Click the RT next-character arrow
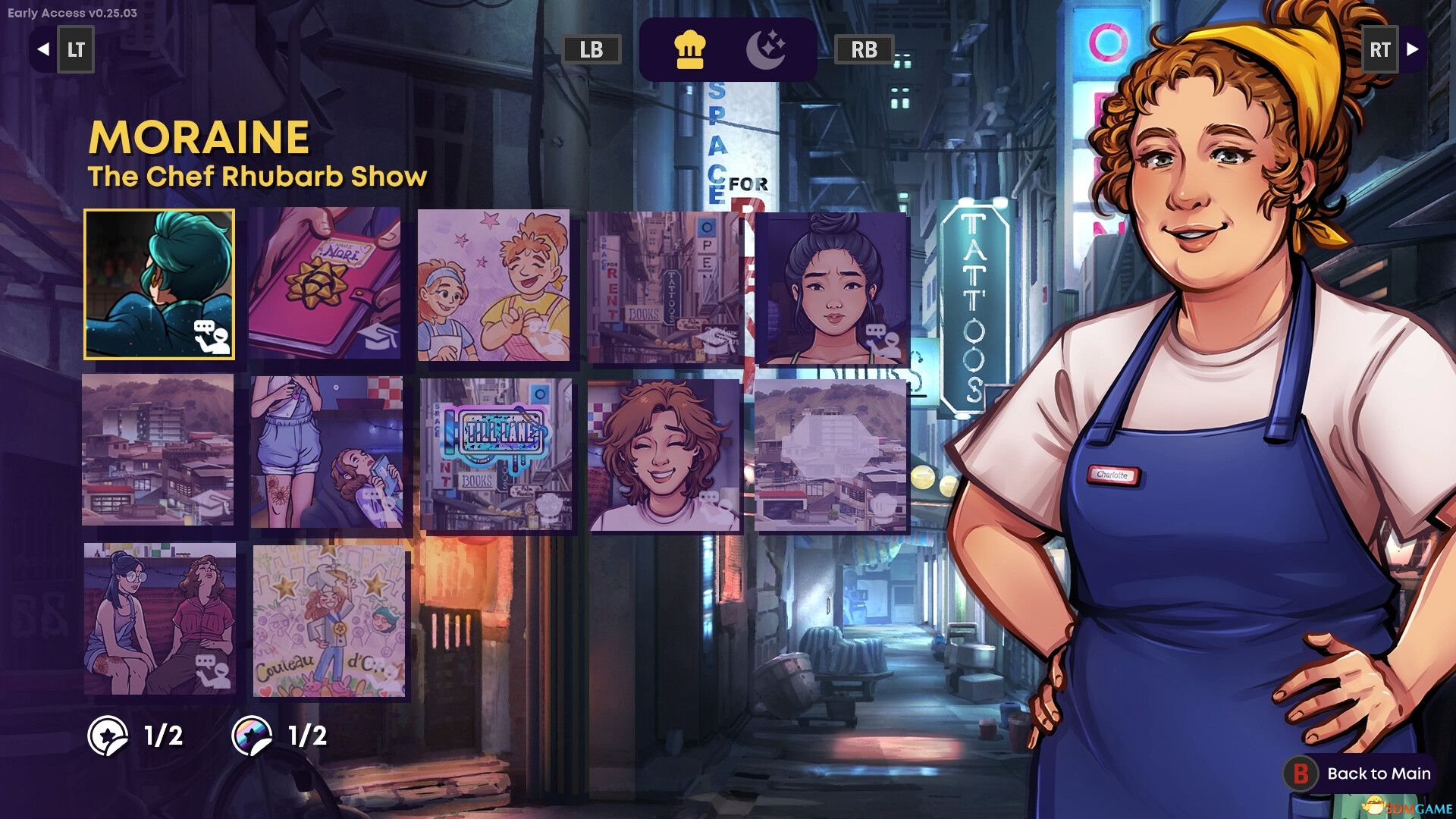 pyautogui.click(x=1380, y=50)
